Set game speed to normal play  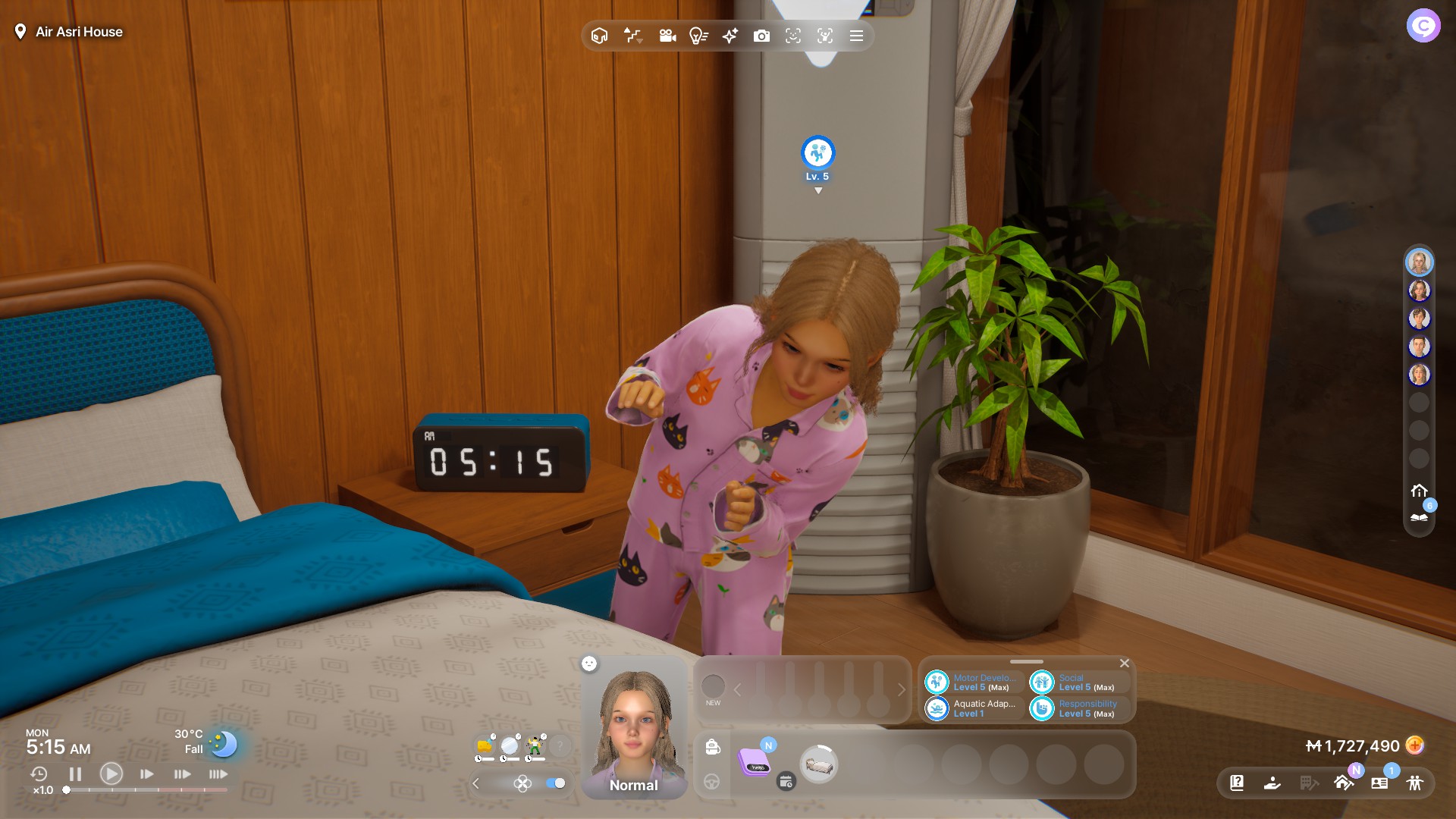click(111, 774)
